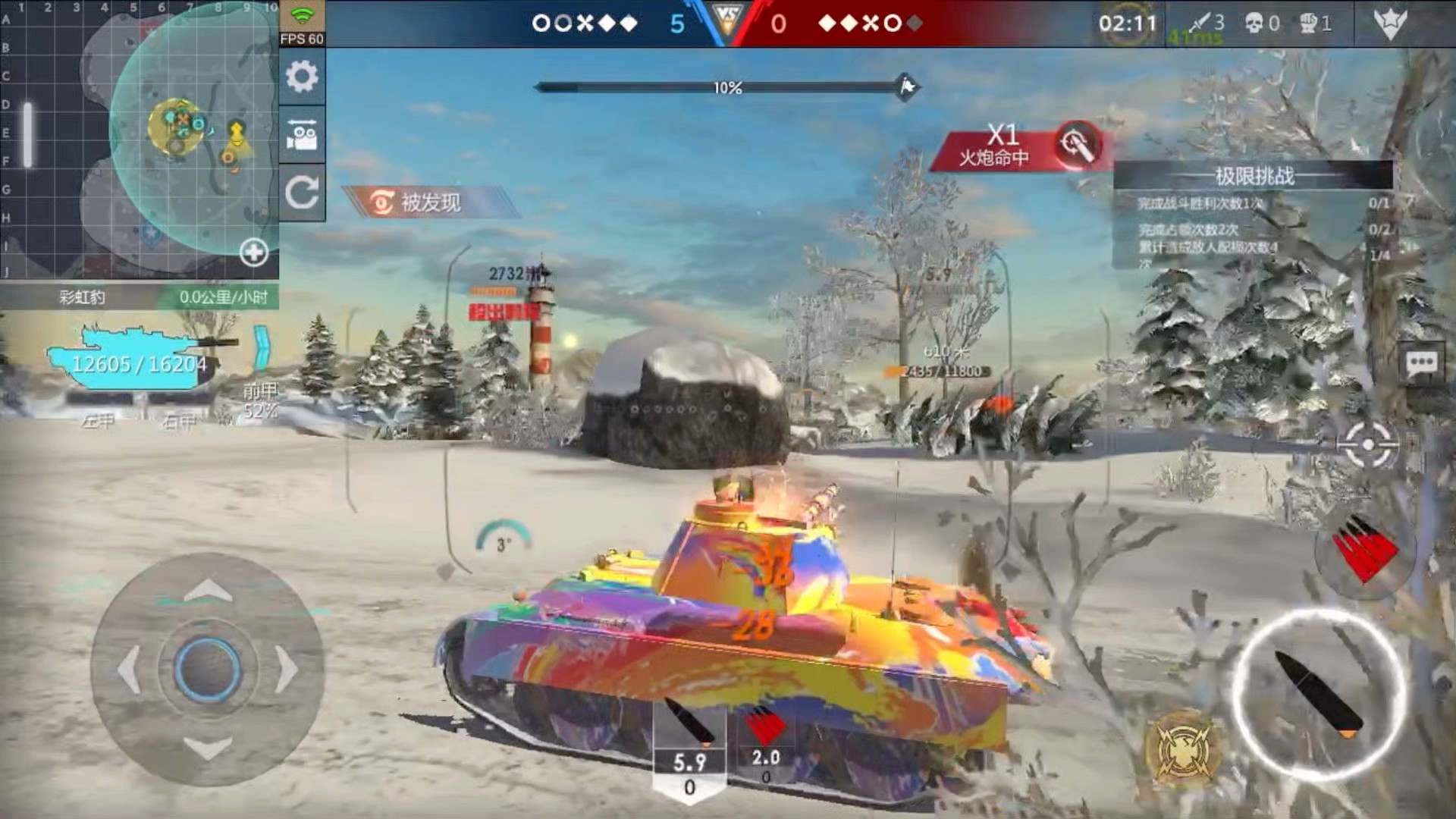Turn left with the left arrow
This screenshot has width=1456, height=819.
[x=127, y=670]
